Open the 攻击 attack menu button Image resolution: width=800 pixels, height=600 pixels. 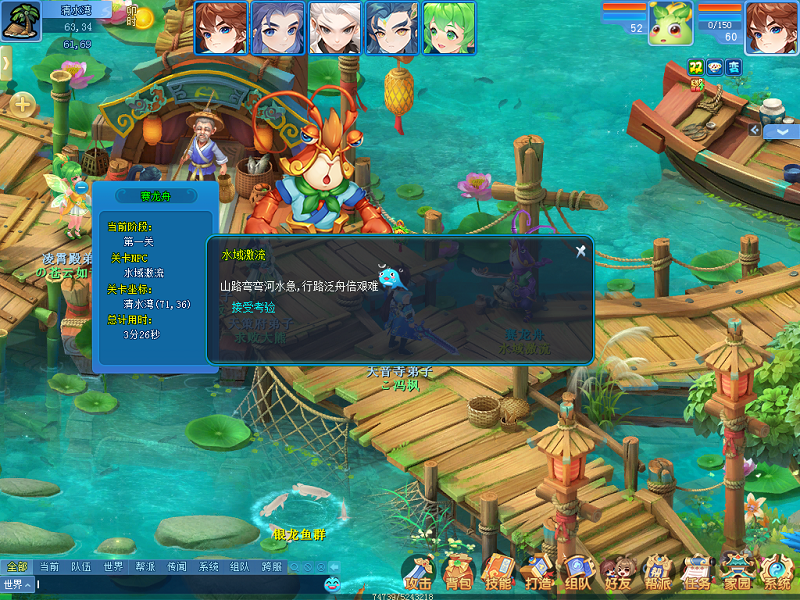coord(418,574)
